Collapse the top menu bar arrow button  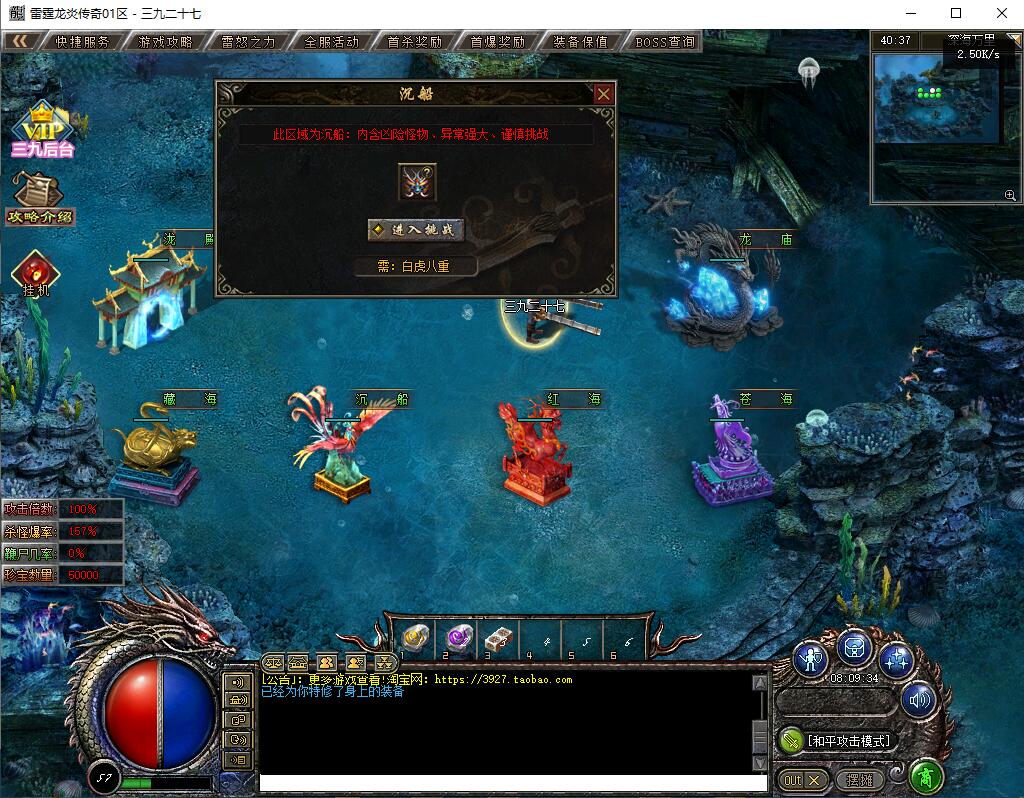(x=20, y=42)
